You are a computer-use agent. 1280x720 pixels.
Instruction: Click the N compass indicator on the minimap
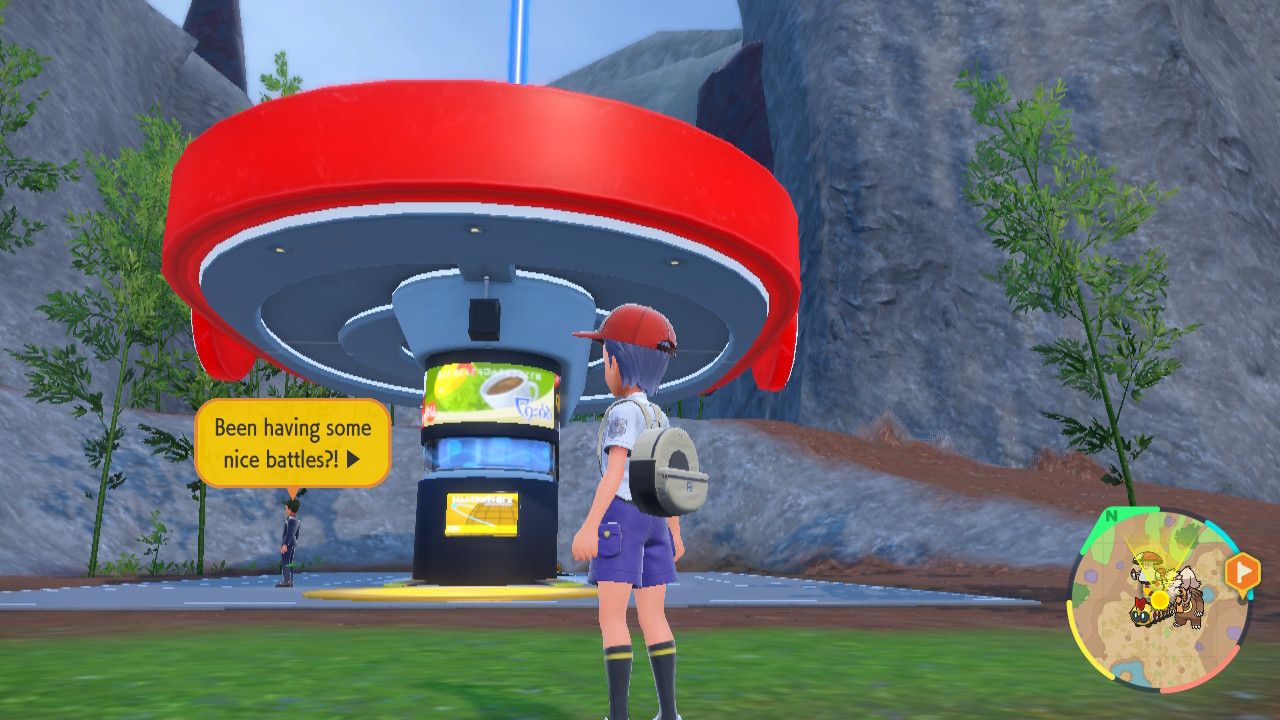[x=1111, y=515]
